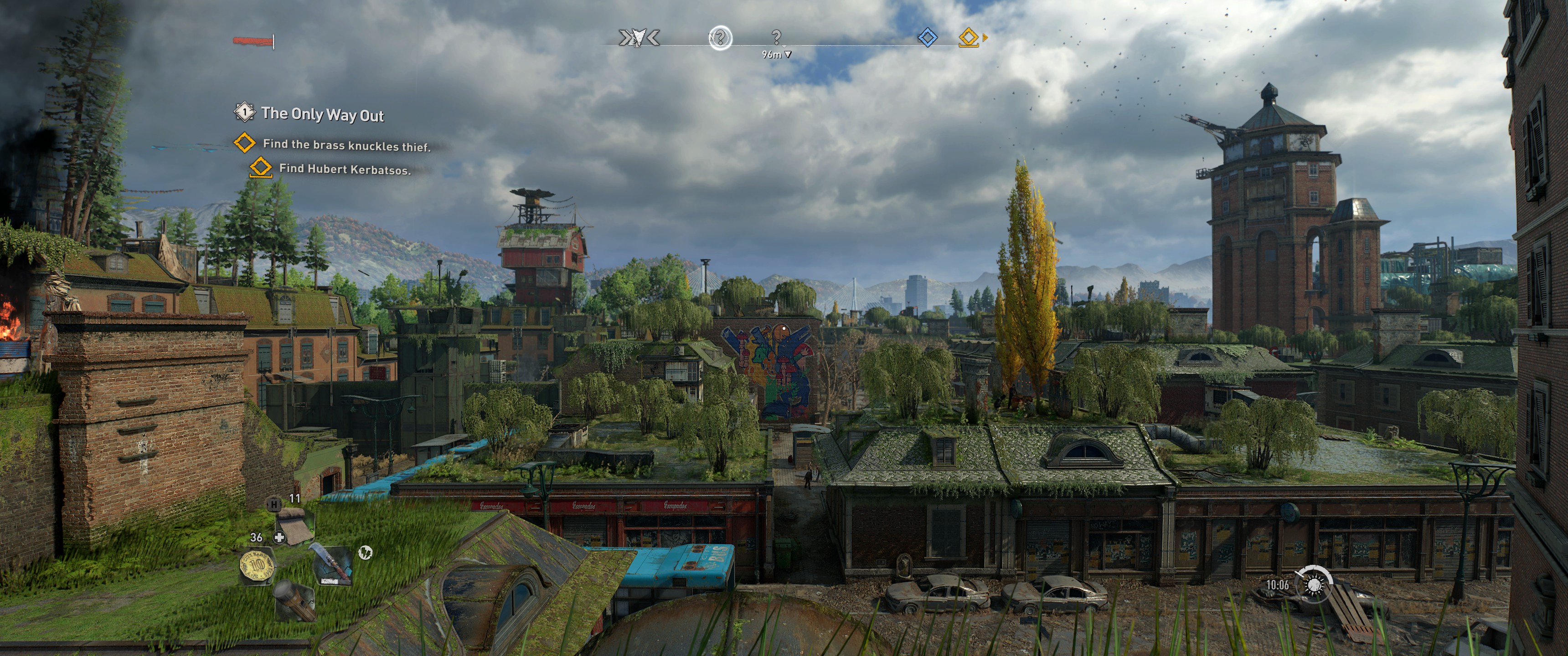Click the day-night cycle dial by the clock
Screen dimensions: 1568x656
tap(1314, 584)
